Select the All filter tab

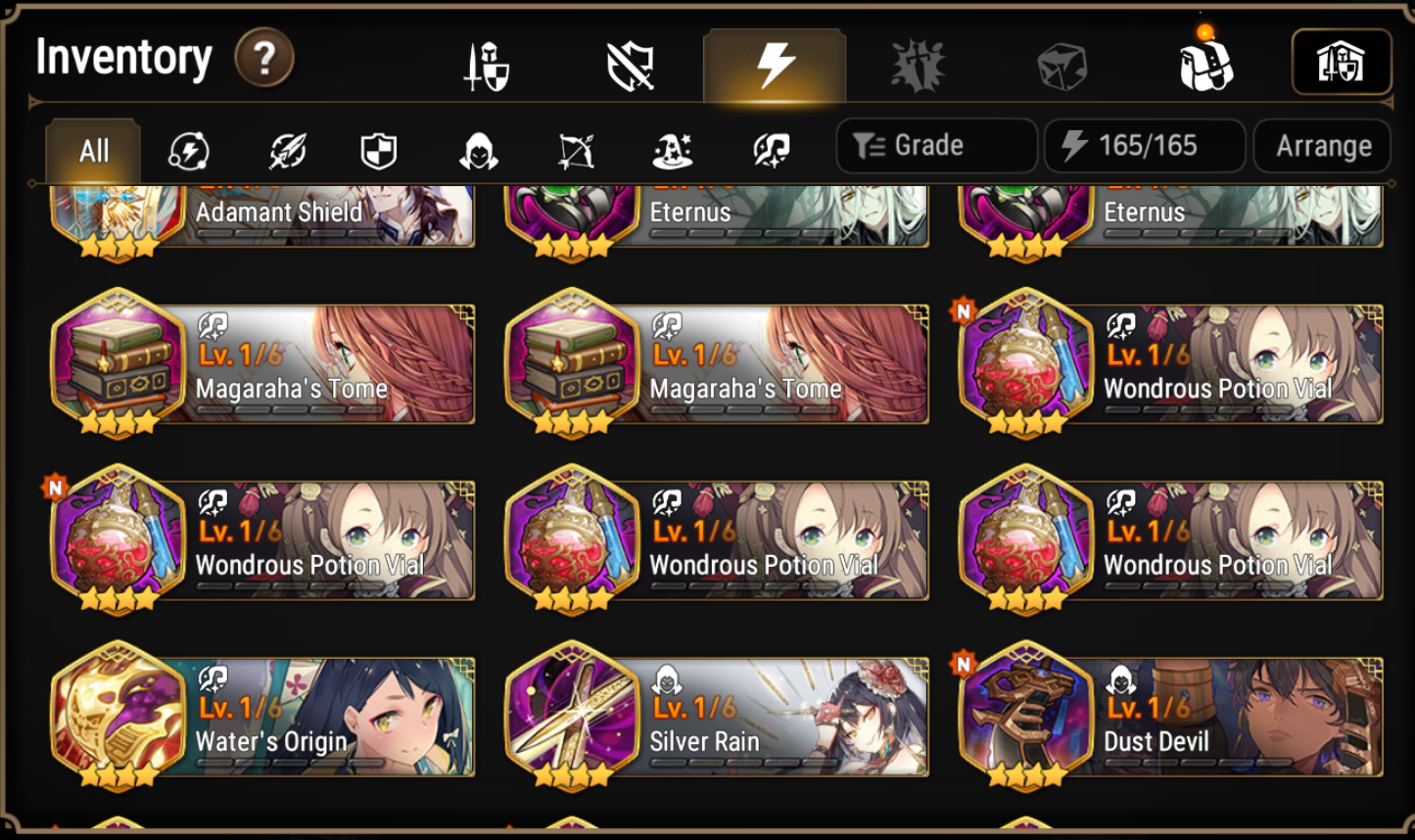pos(92,149)
